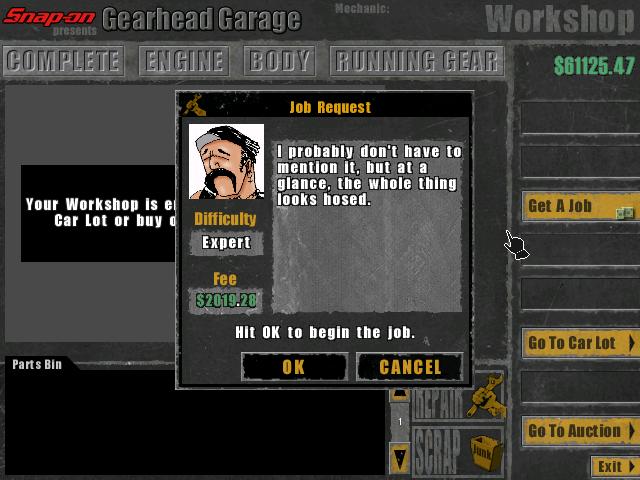The image size is (640, 480).
Task: Click the Get A Job button
Action: coord(579,207)
